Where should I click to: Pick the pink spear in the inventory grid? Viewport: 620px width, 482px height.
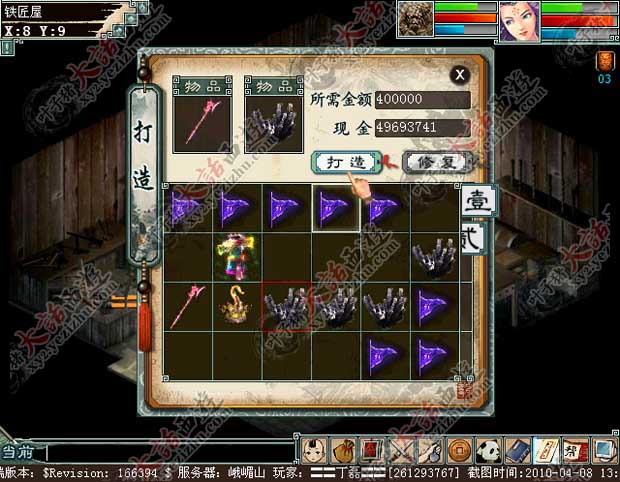tap(188, 305)
